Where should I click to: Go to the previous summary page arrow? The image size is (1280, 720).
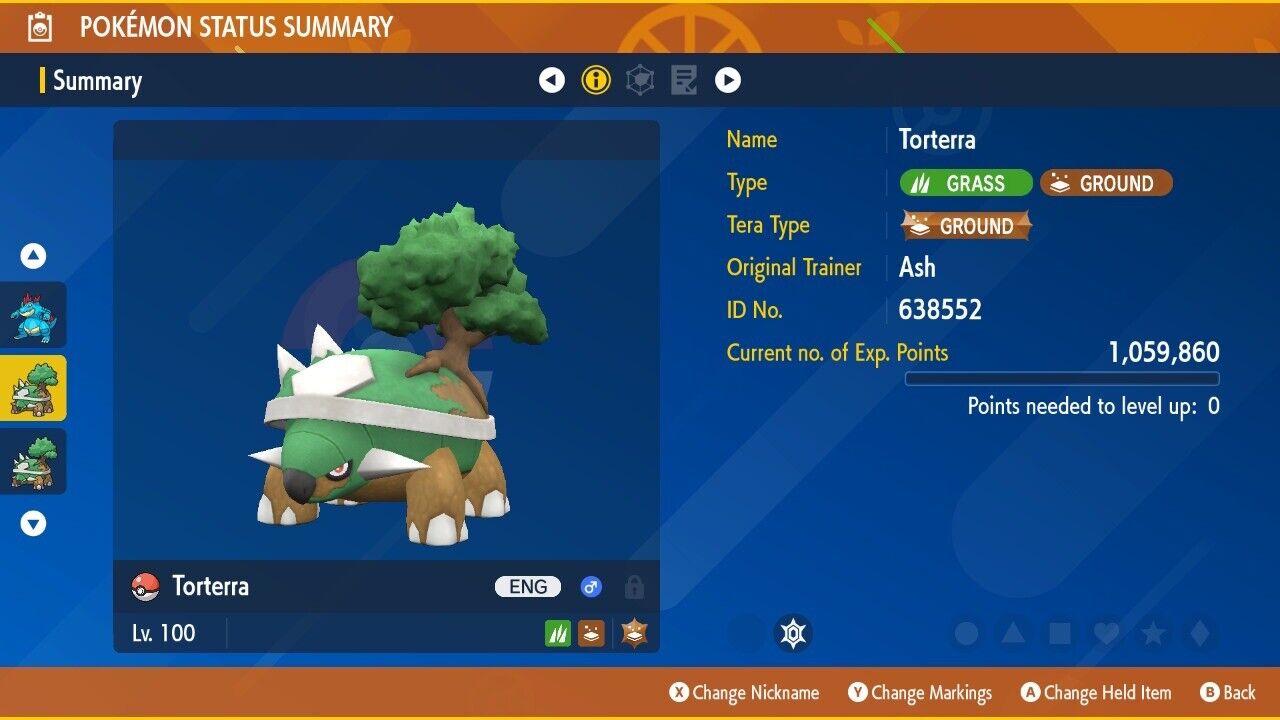(552, 80)
